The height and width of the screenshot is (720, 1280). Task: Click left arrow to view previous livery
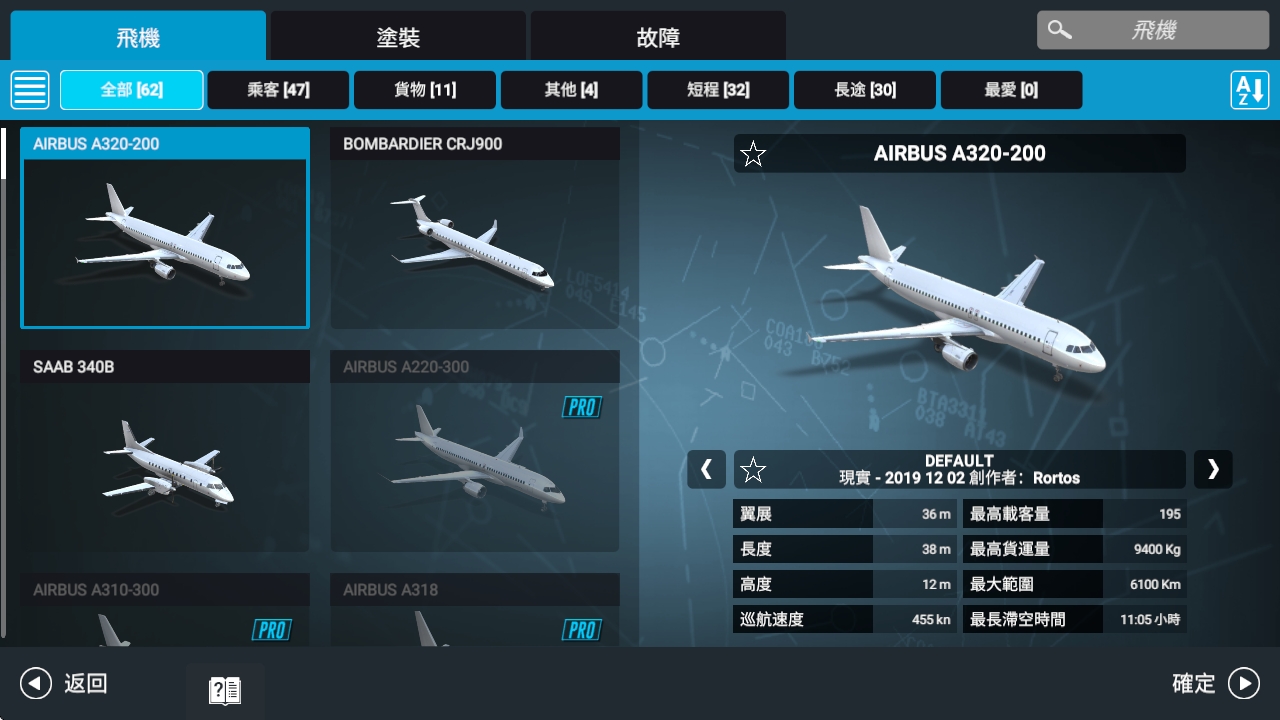(x=706, y=469)
